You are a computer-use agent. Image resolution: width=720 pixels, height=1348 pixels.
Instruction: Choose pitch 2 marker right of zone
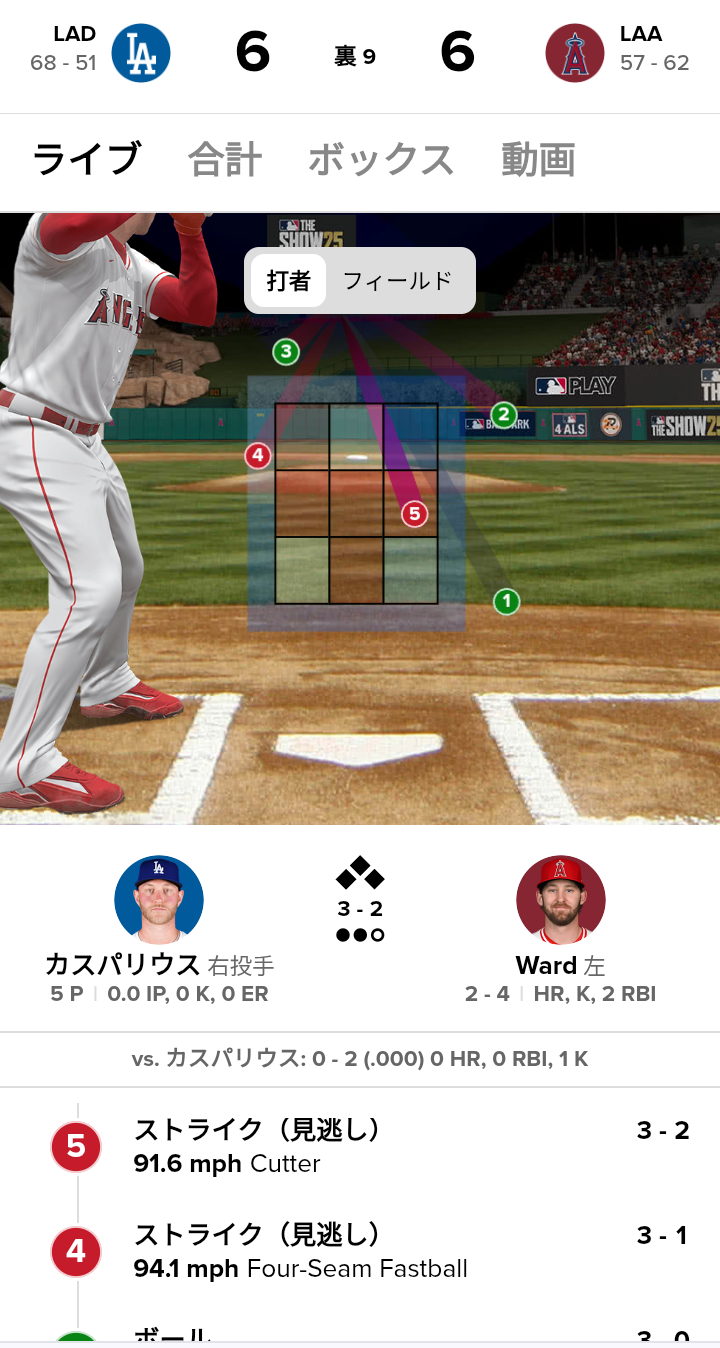pyautogui.click(x=503, y=414)
